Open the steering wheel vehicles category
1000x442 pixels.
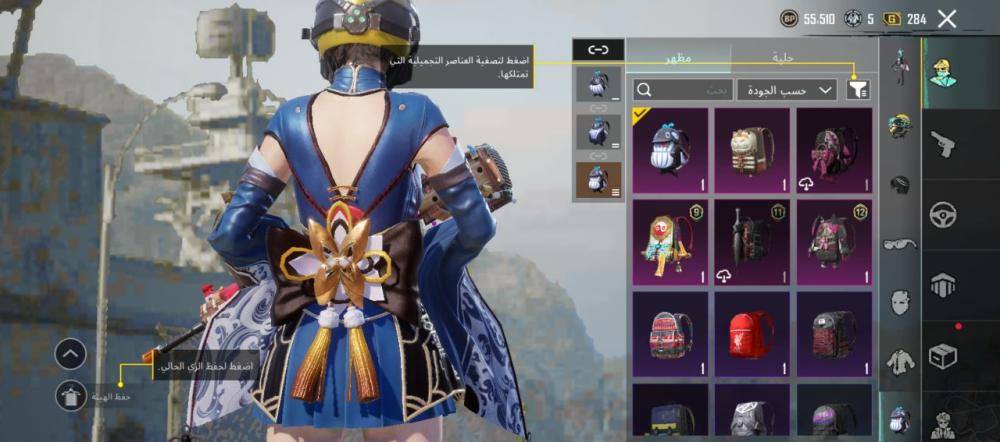[x=942, y=215]
